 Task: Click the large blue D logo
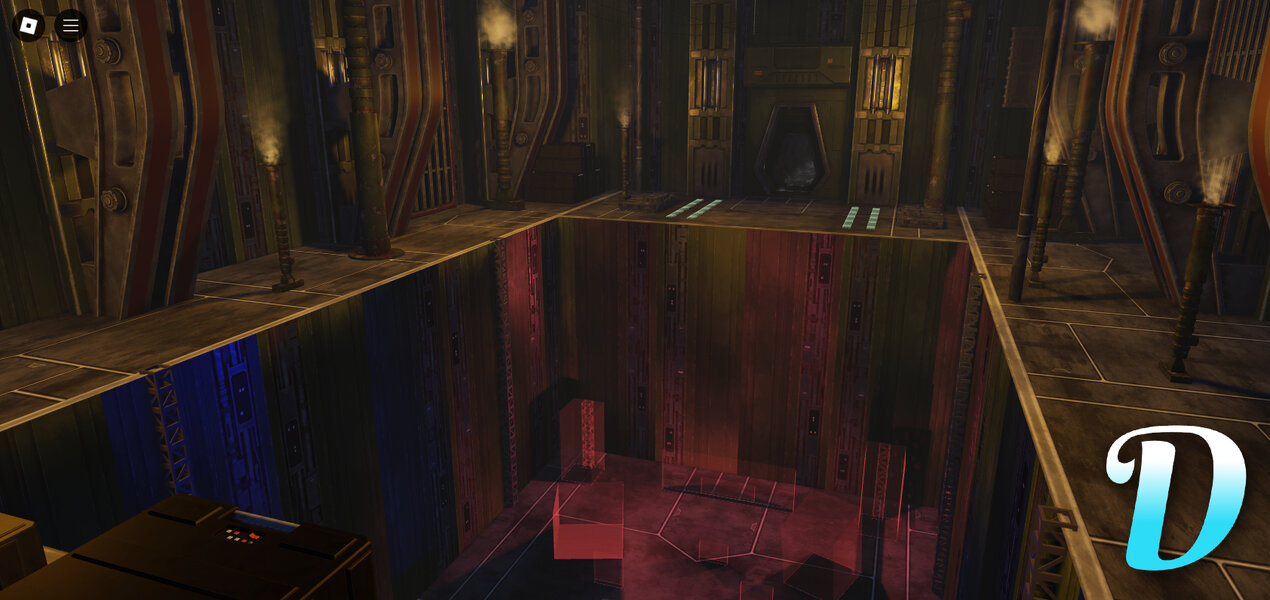[1177, 497]
